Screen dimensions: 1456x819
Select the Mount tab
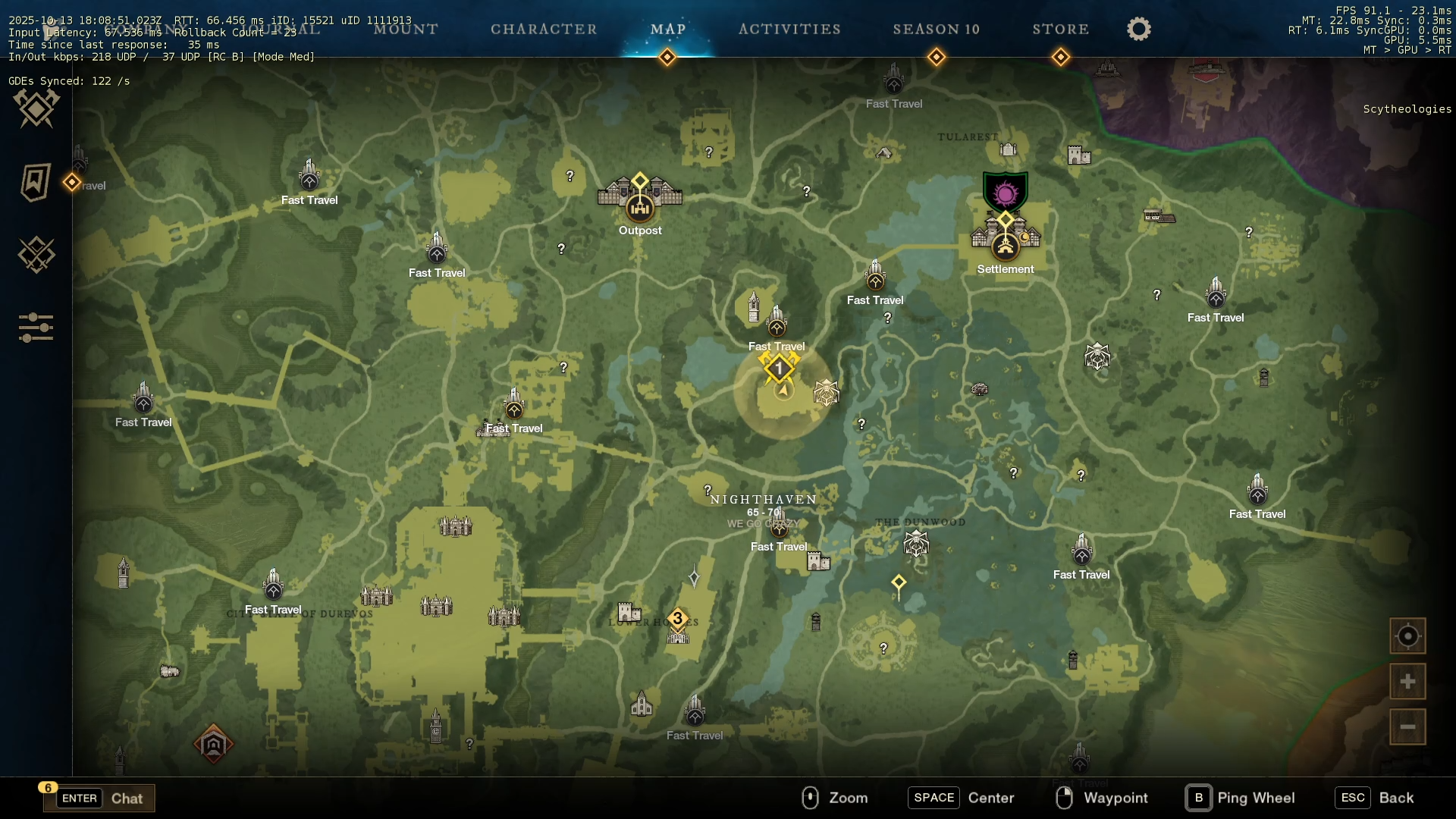[406, 29]
